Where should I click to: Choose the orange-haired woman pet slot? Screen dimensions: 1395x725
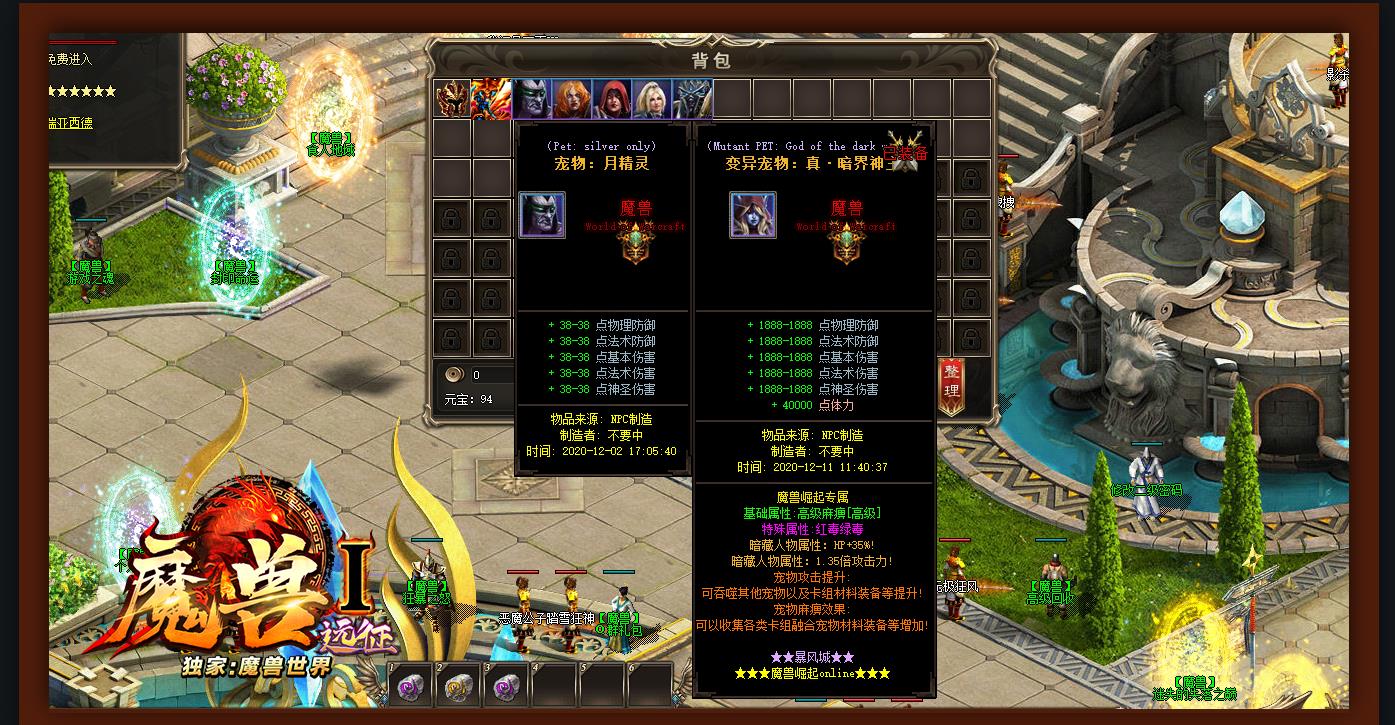(x=571, y=99)
